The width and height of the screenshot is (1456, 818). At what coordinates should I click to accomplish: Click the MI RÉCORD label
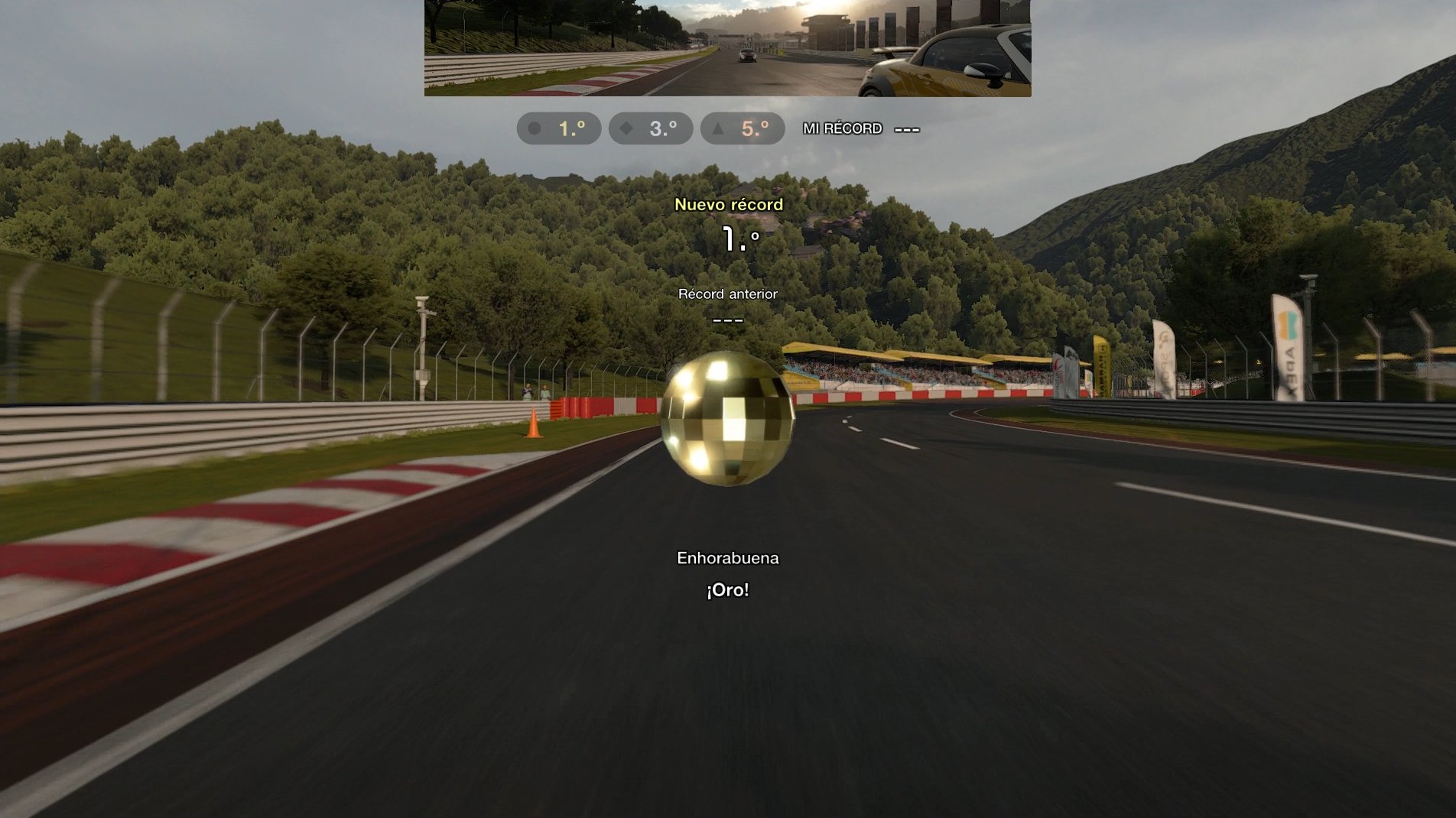[x=840, y=129]
